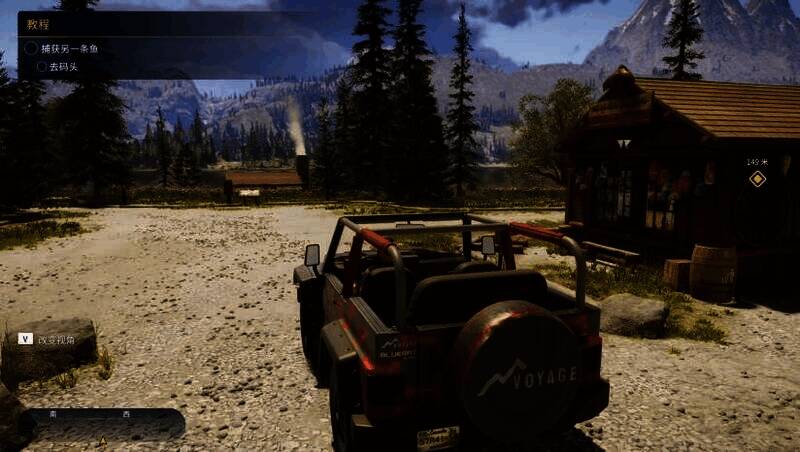Select the 捕获另一条鱼 tutorial objective
800x452 pixels.
tap(69, 48)
